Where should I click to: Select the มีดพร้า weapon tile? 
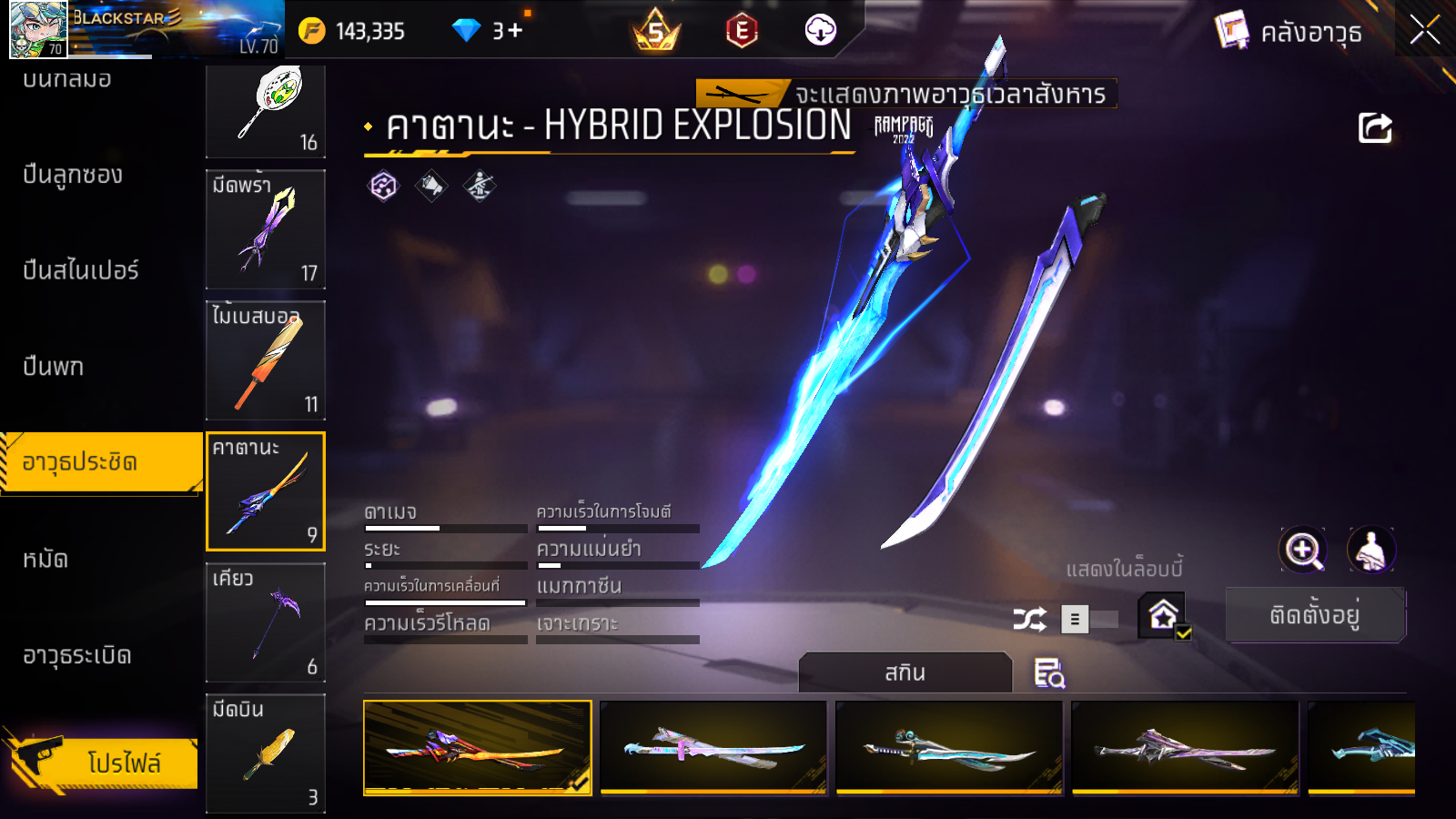coord(266,229)
